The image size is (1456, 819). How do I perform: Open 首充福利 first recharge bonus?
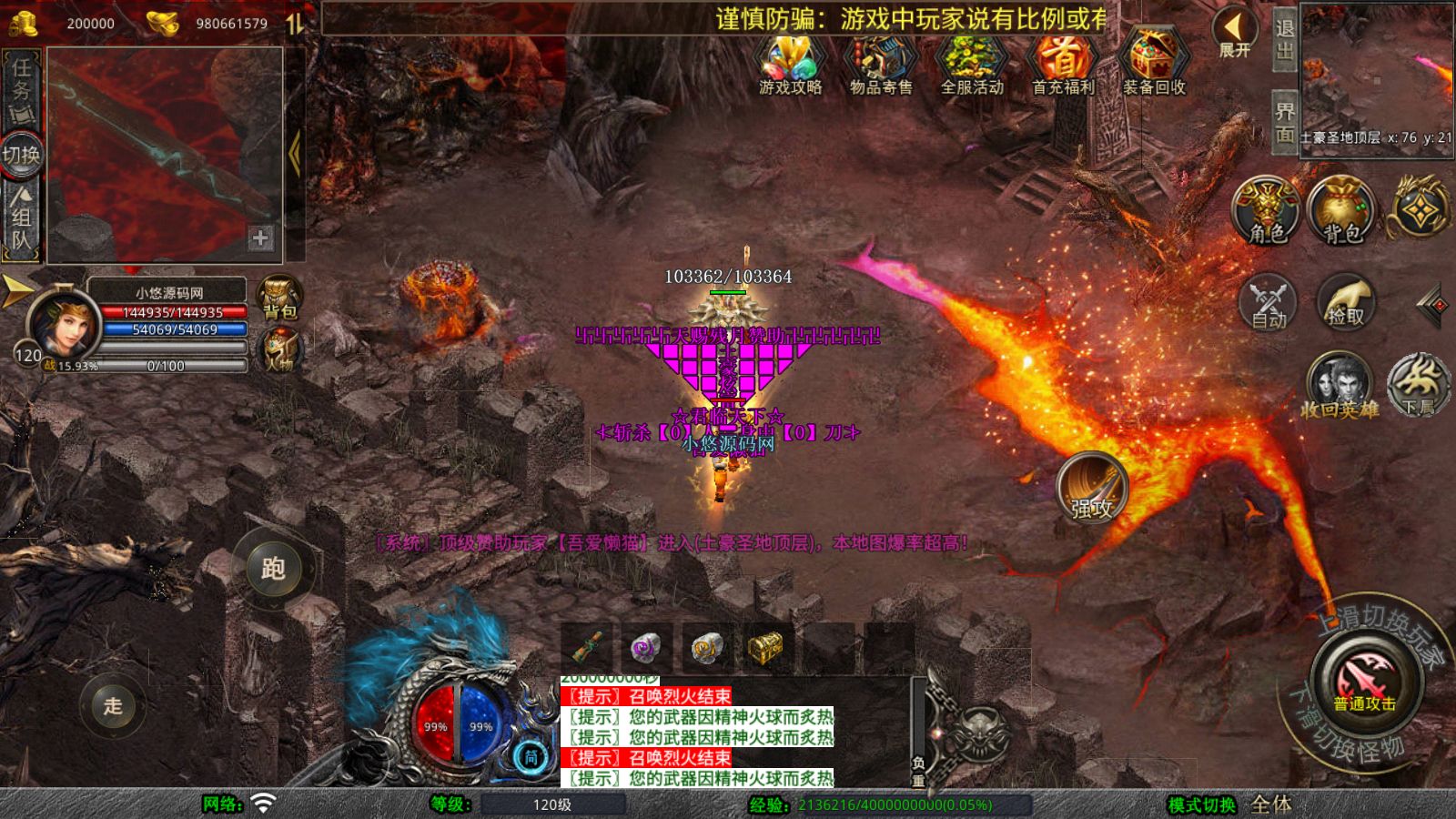click(1062, 64)
